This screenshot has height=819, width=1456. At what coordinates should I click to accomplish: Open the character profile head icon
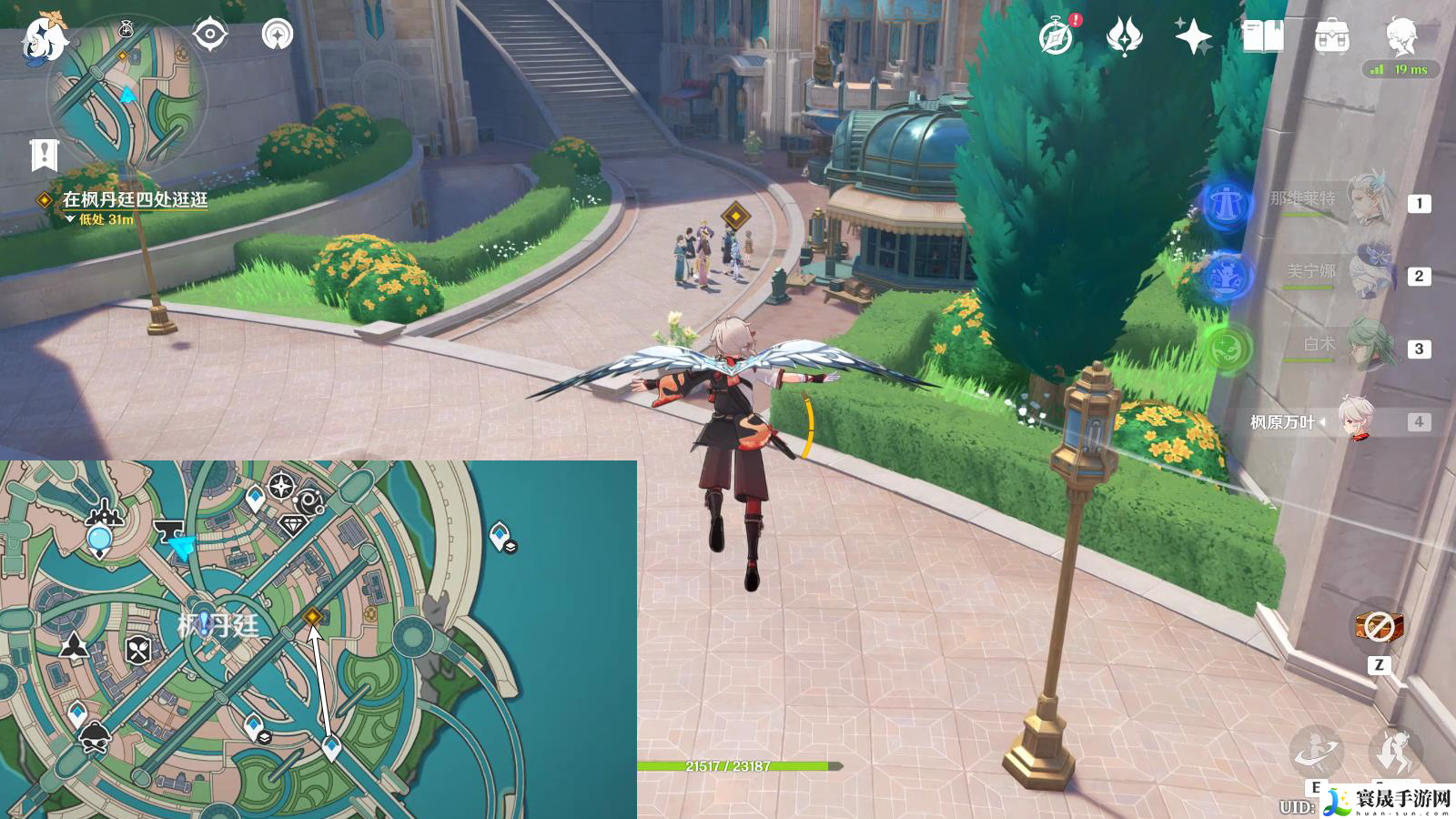tap(1400, 36)
